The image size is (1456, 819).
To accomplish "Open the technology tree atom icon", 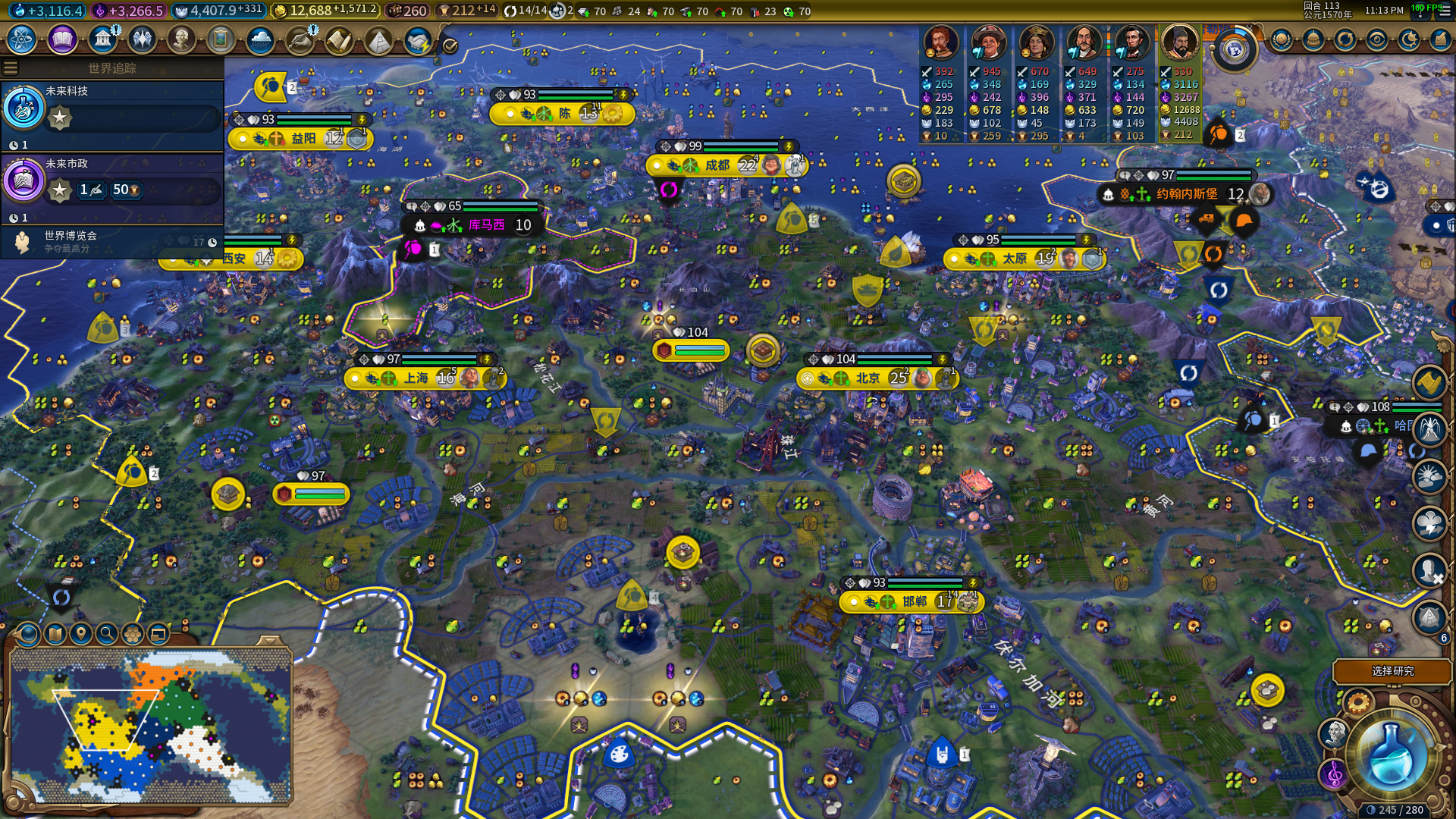I will 22,39.
